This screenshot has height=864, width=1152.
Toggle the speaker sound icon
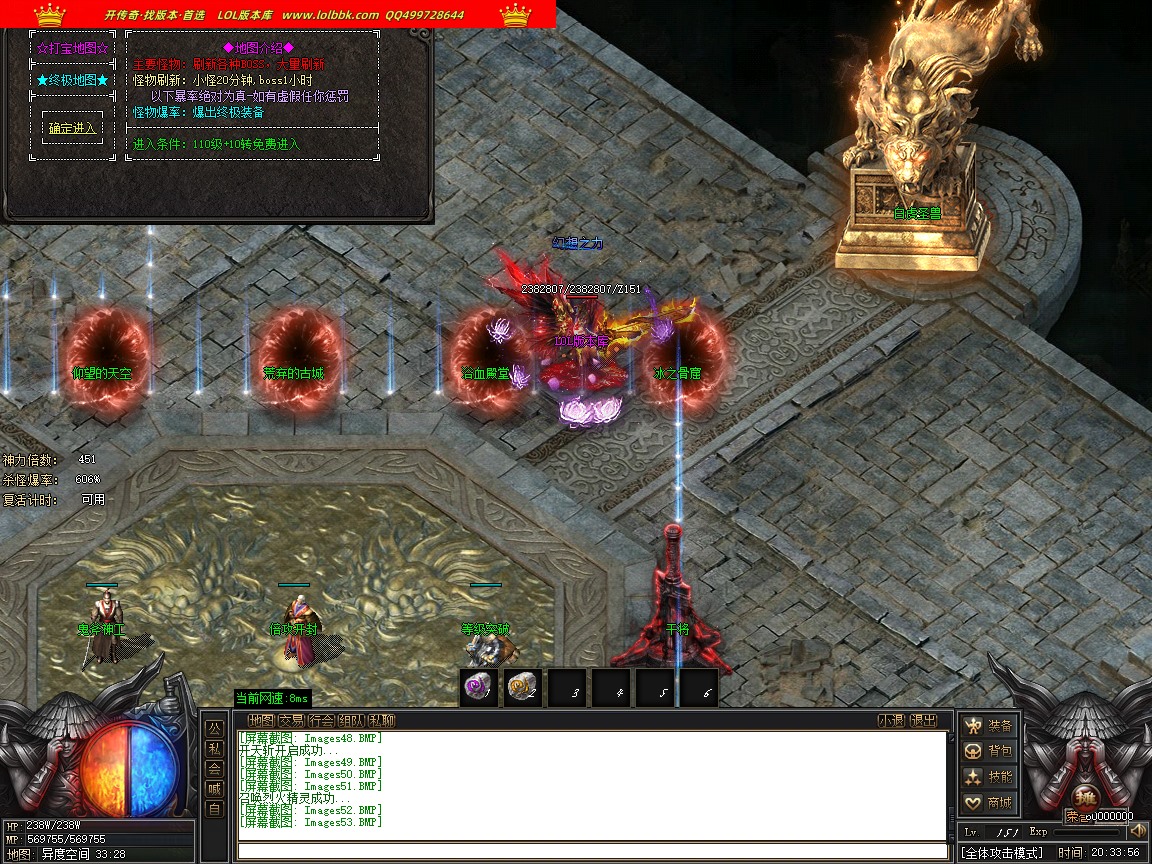(x=1137, y=831)
